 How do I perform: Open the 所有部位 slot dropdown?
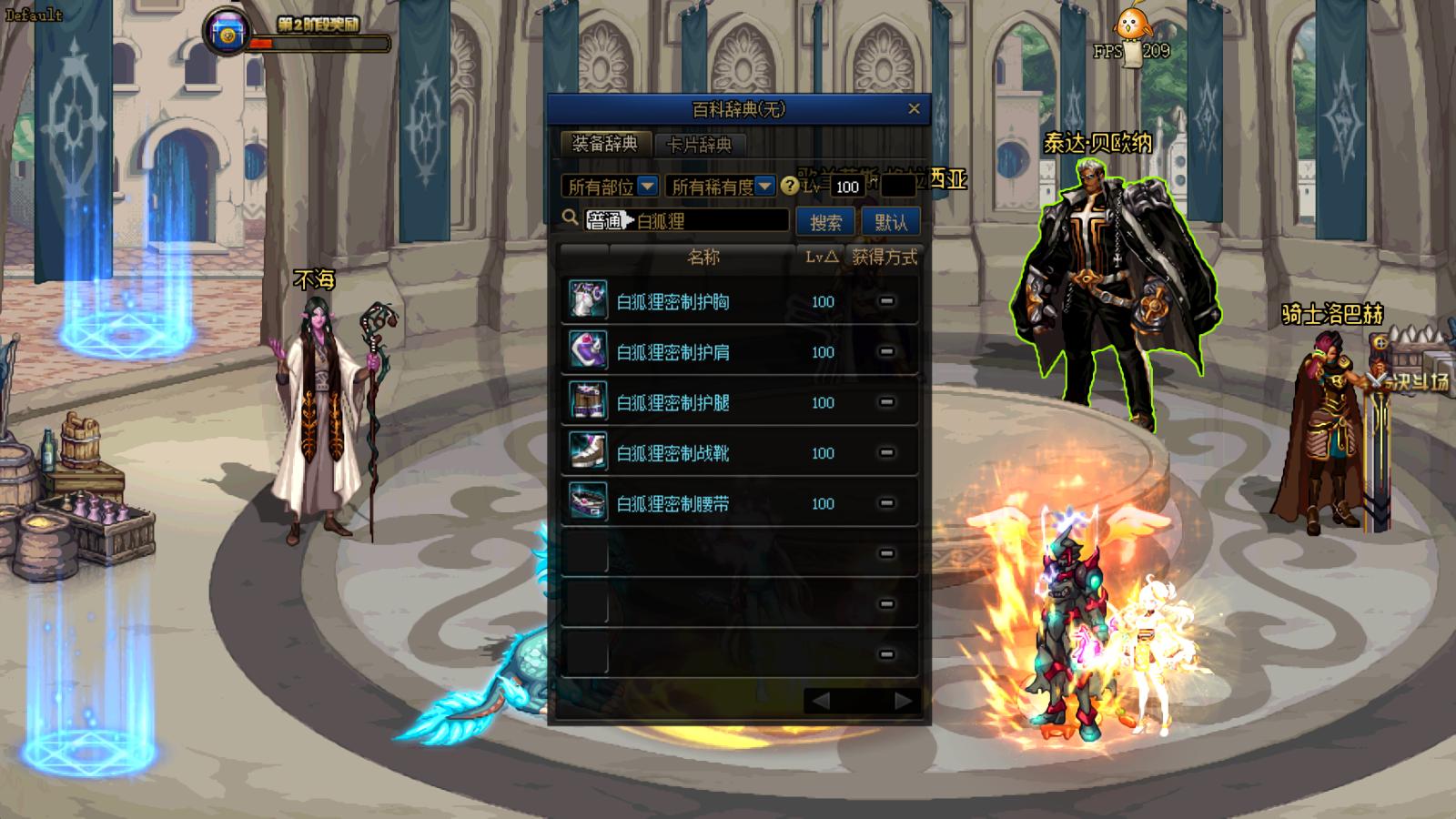610,187
